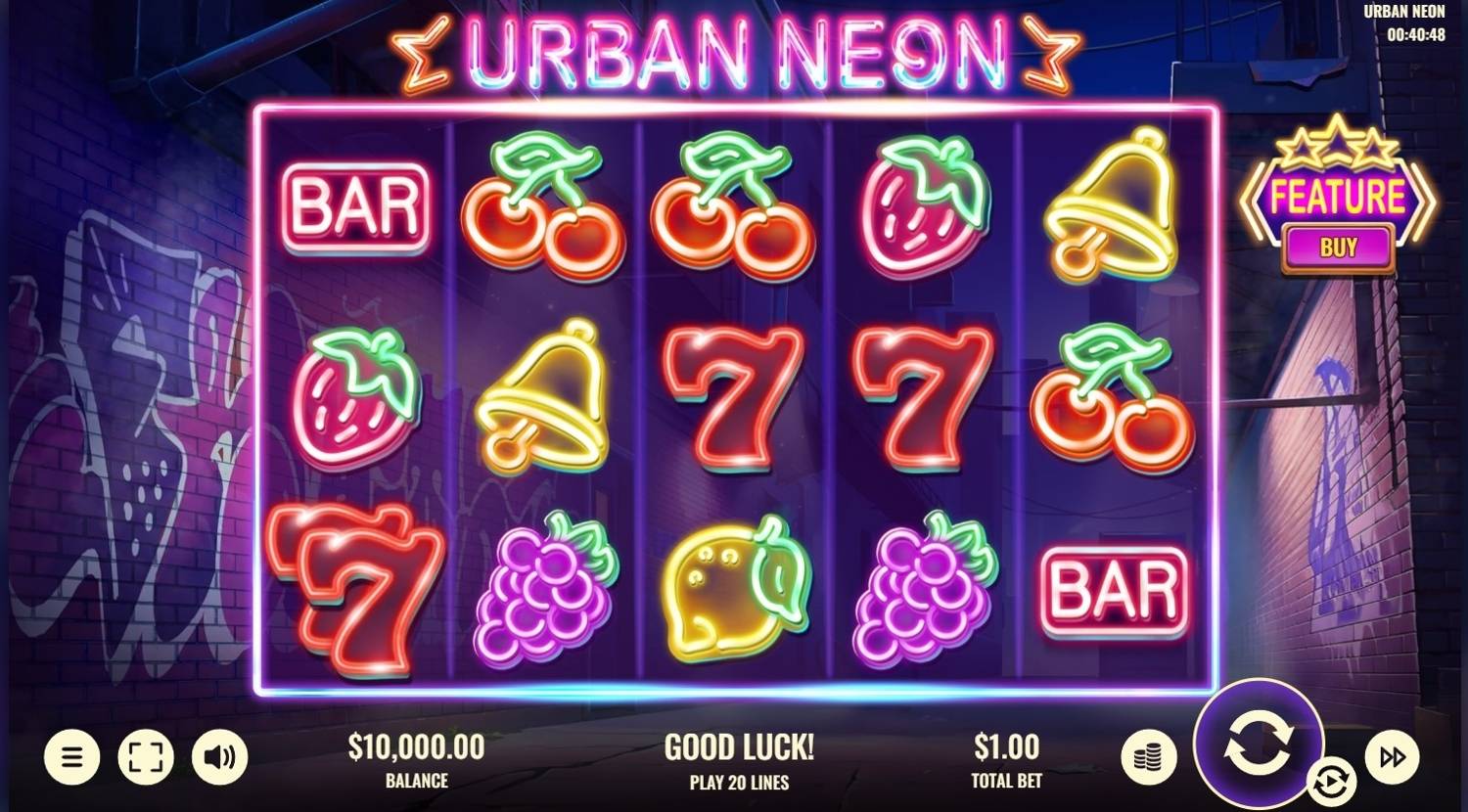Click the neon BAR symbol on reel one
The height and width of the screenshot is (812, 1468).
(355, 205)
